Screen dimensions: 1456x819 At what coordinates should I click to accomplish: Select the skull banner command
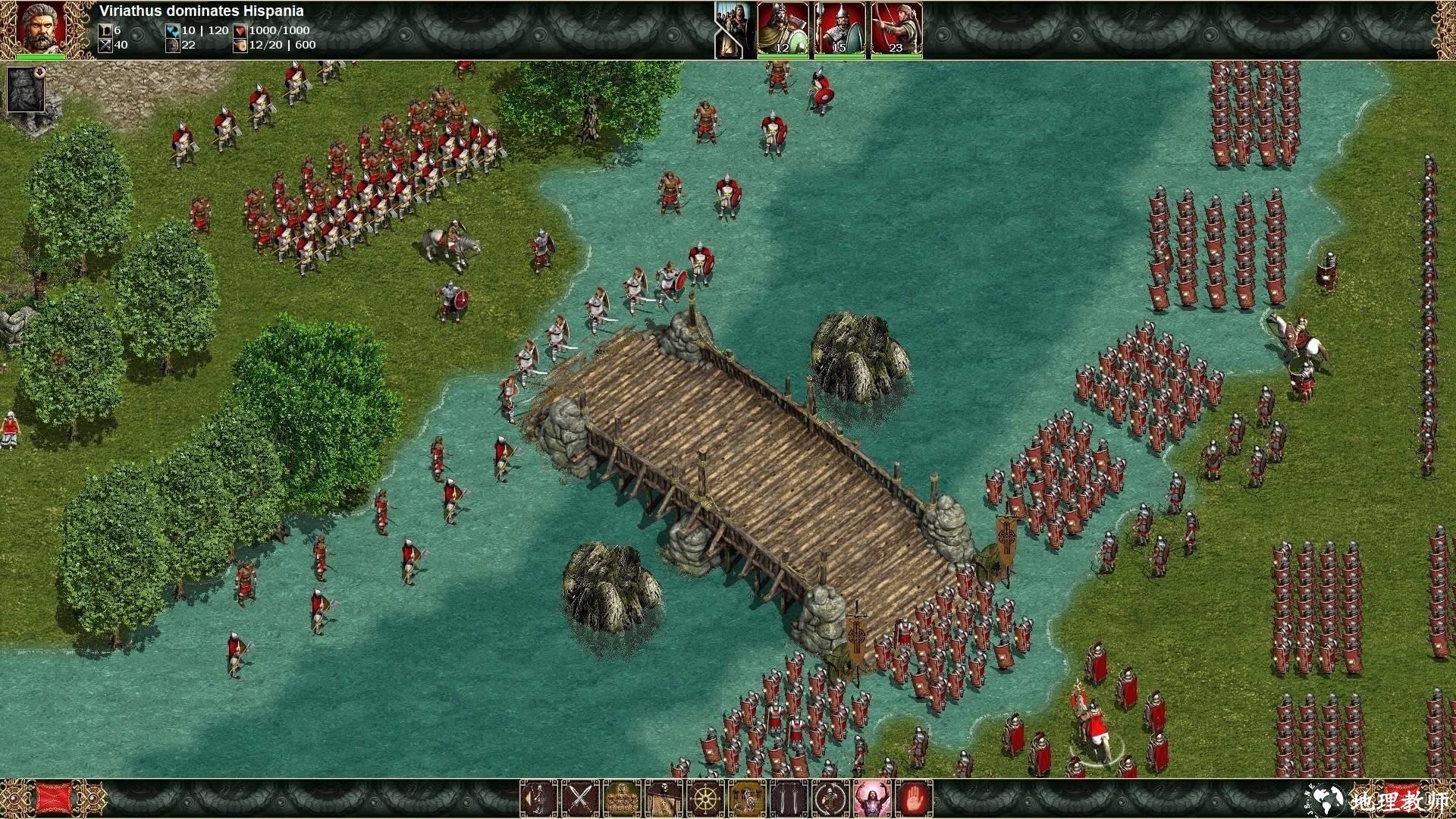point(664,798)
